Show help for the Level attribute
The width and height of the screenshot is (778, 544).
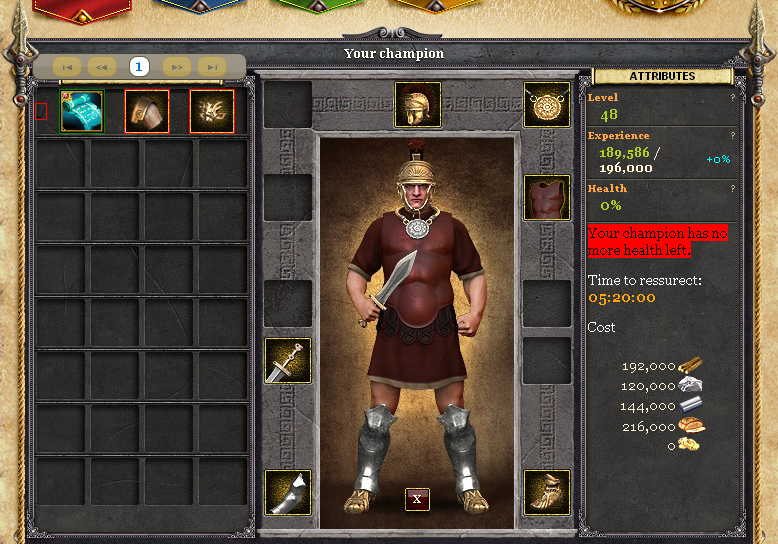[732, 98]
